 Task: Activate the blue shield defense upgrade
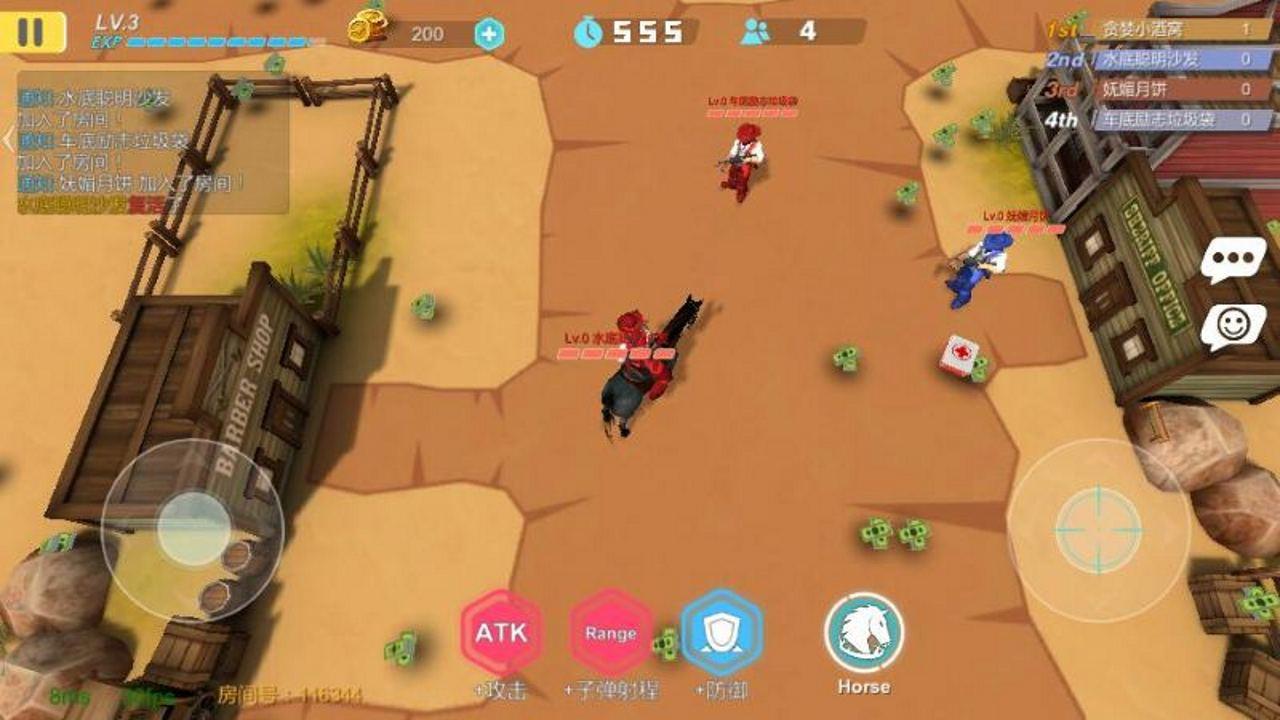point(722,634)
